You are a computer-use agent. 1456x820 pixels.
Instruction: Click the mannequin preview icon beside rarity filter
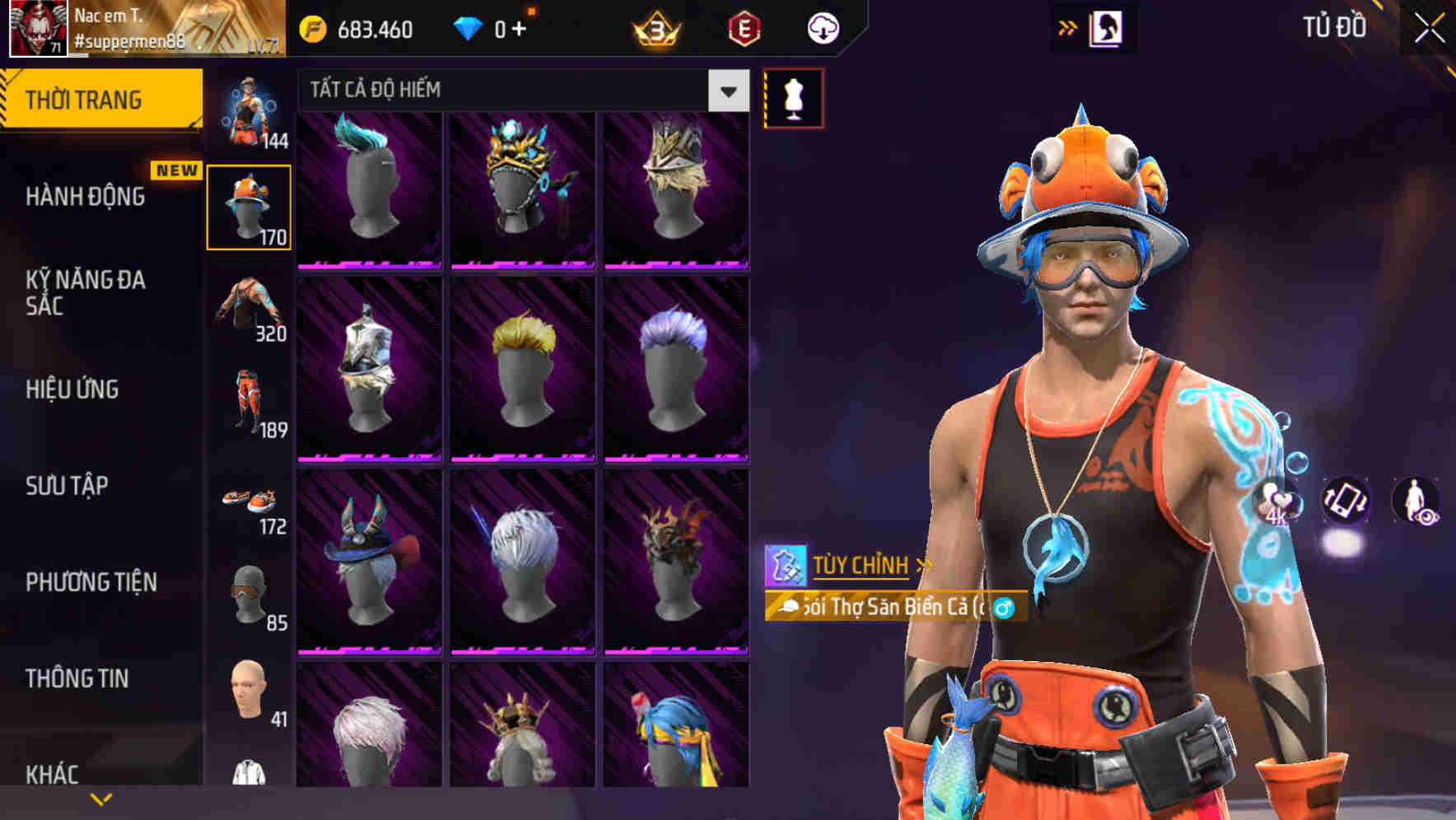[x=793, y=96]
